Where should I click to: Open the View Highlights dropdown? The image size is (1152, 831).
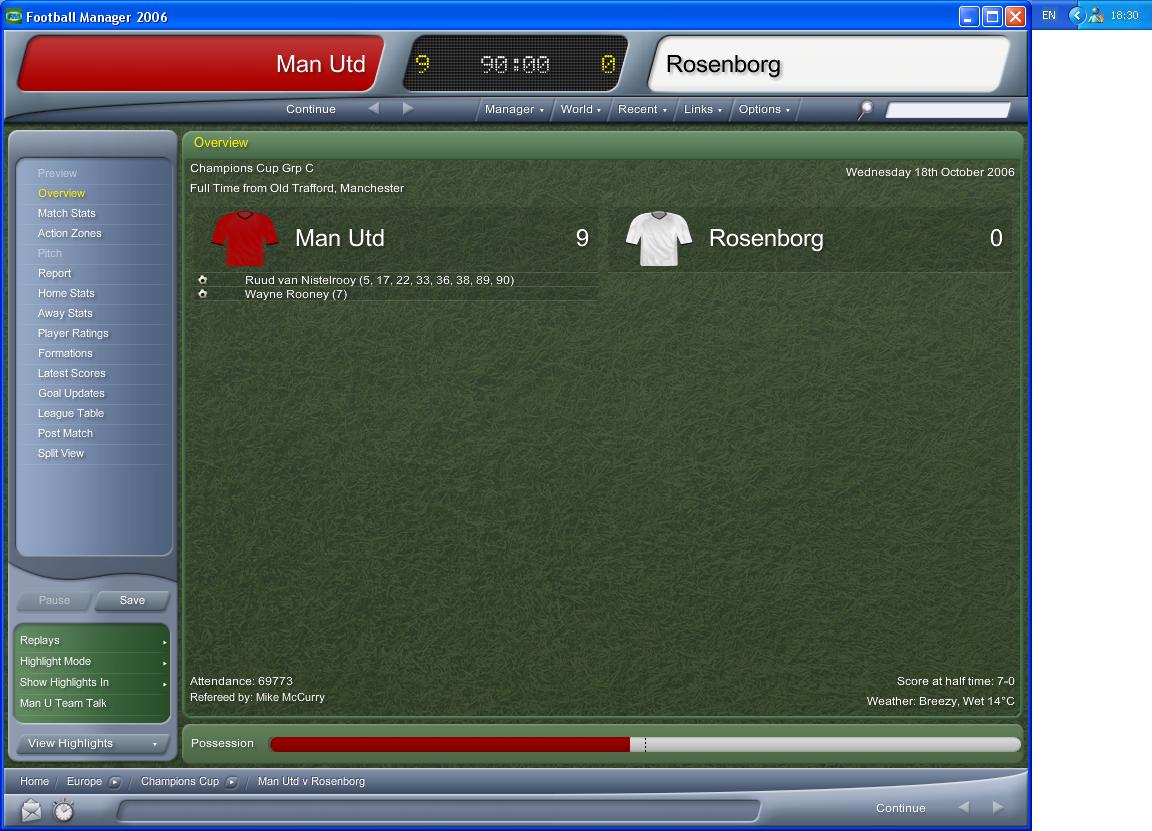pos(93,743)
